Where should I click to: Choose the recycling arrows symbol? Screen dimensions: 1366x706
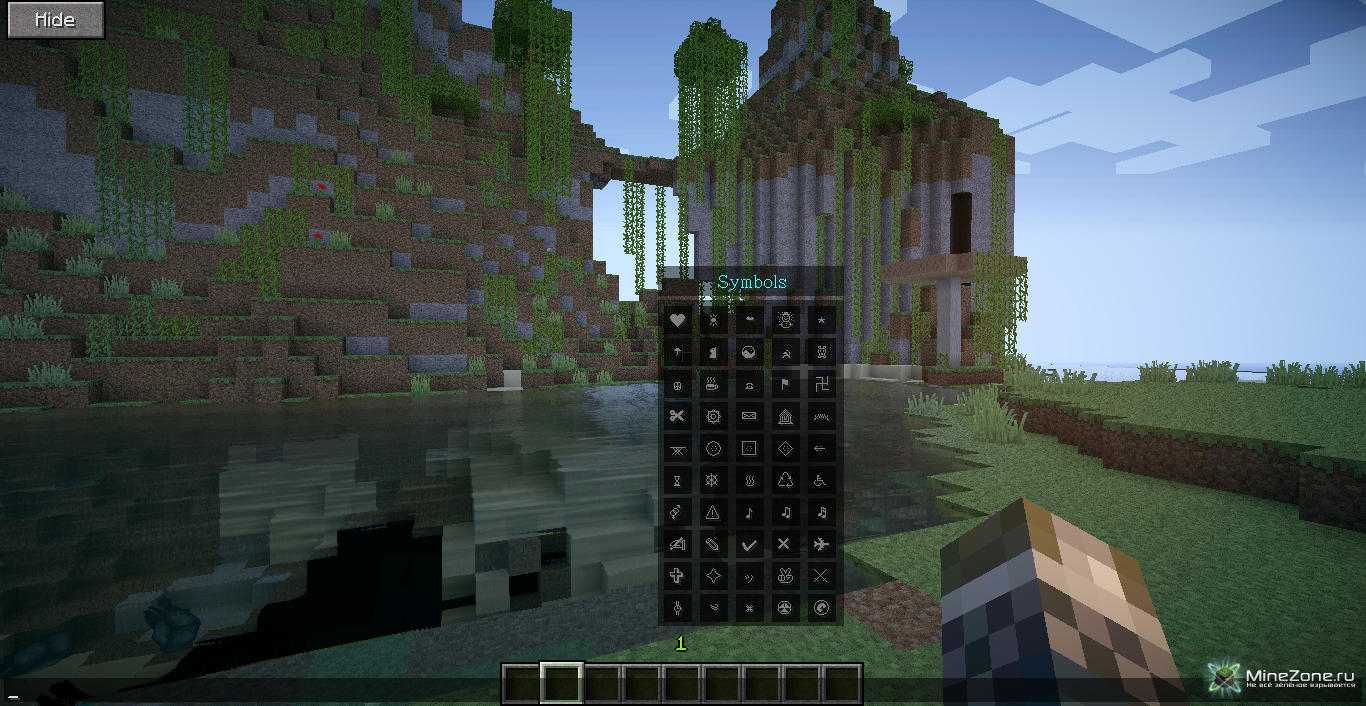coord(785,481)
